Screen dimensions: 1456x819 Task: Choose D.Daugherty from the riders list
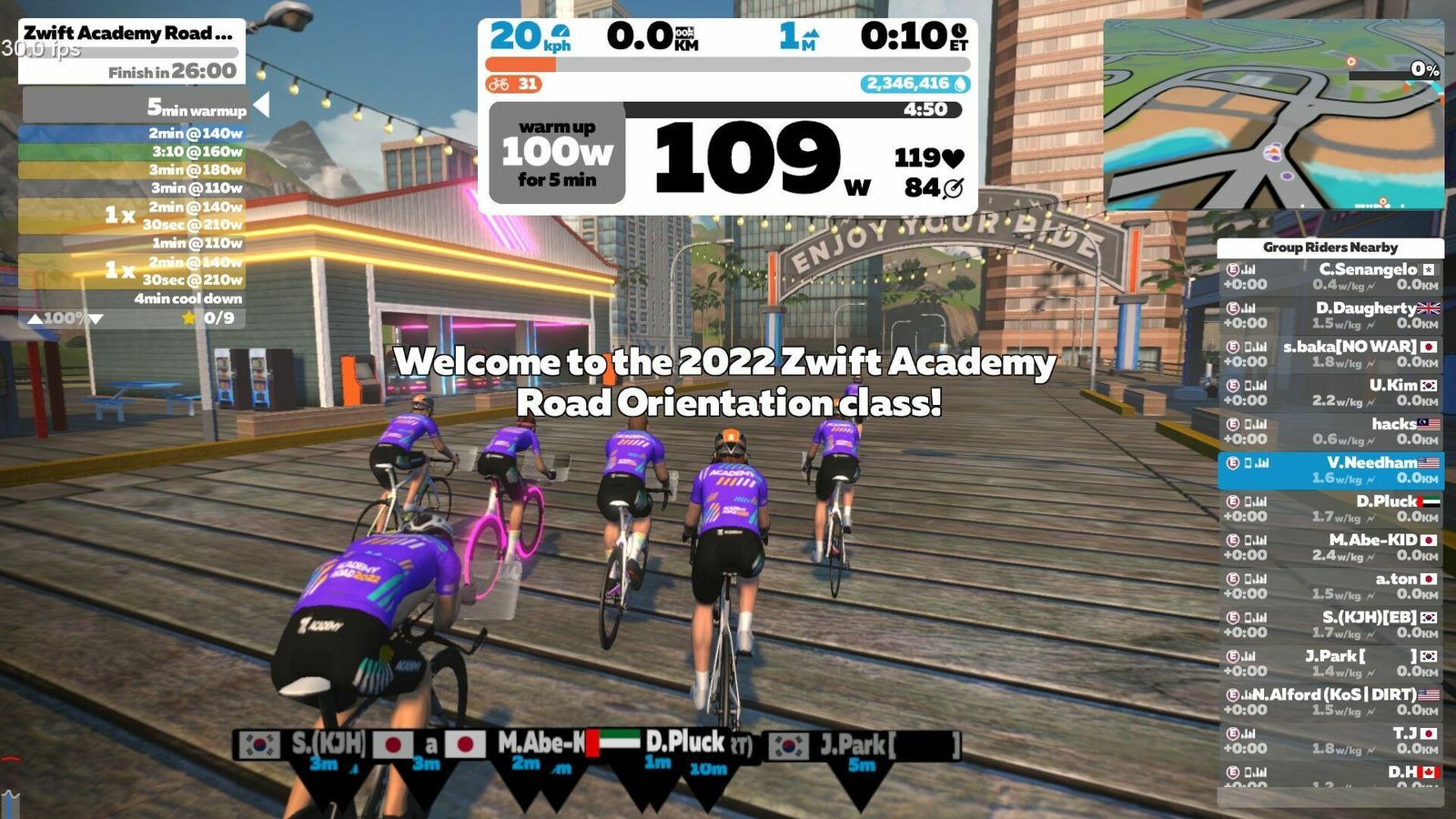click(1330, 316)
